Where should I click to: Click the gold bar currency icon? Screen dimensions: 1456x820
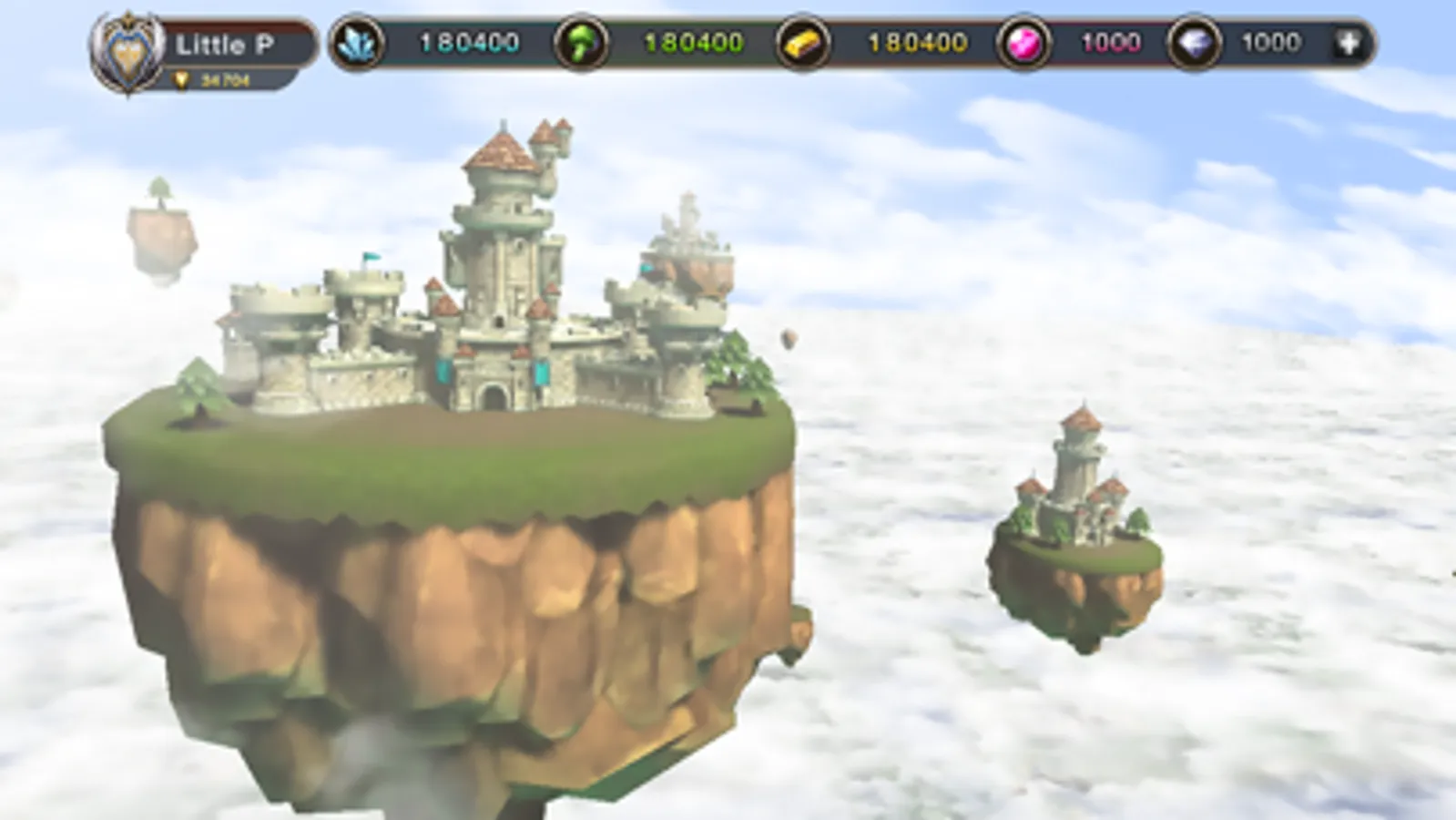tap(805, 42)
